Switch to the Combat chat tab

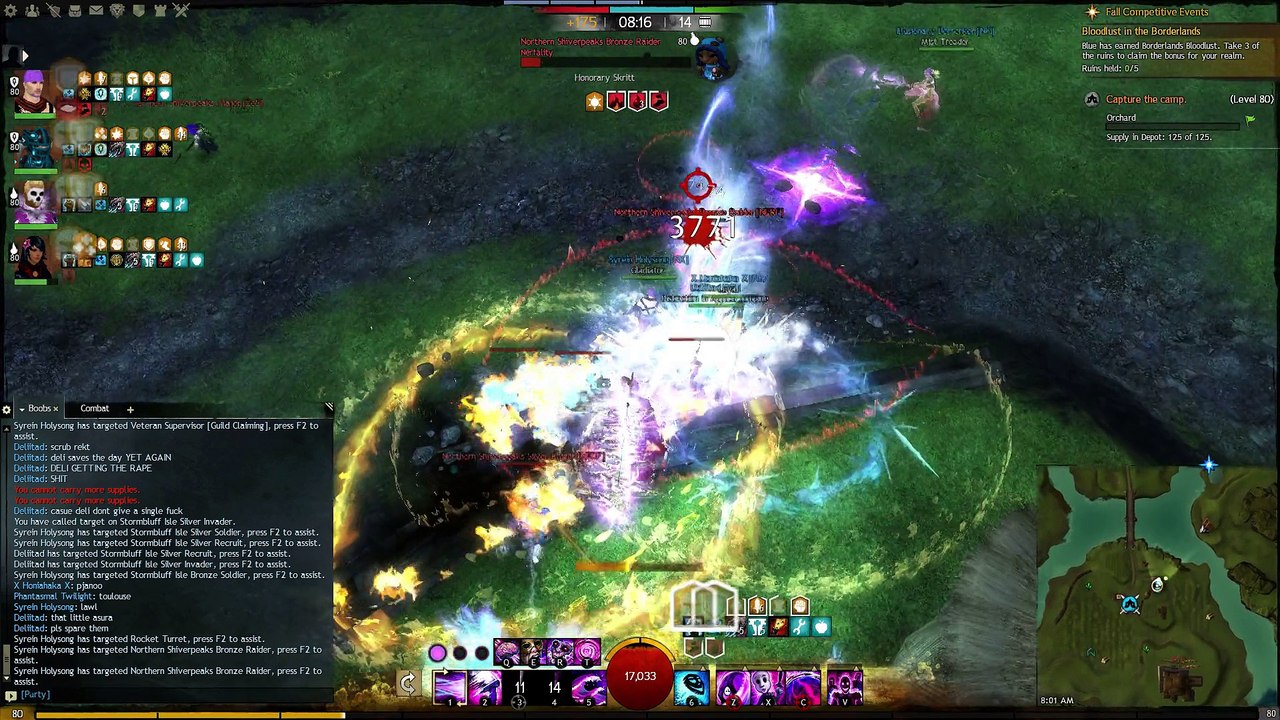[x=94, y=408]
